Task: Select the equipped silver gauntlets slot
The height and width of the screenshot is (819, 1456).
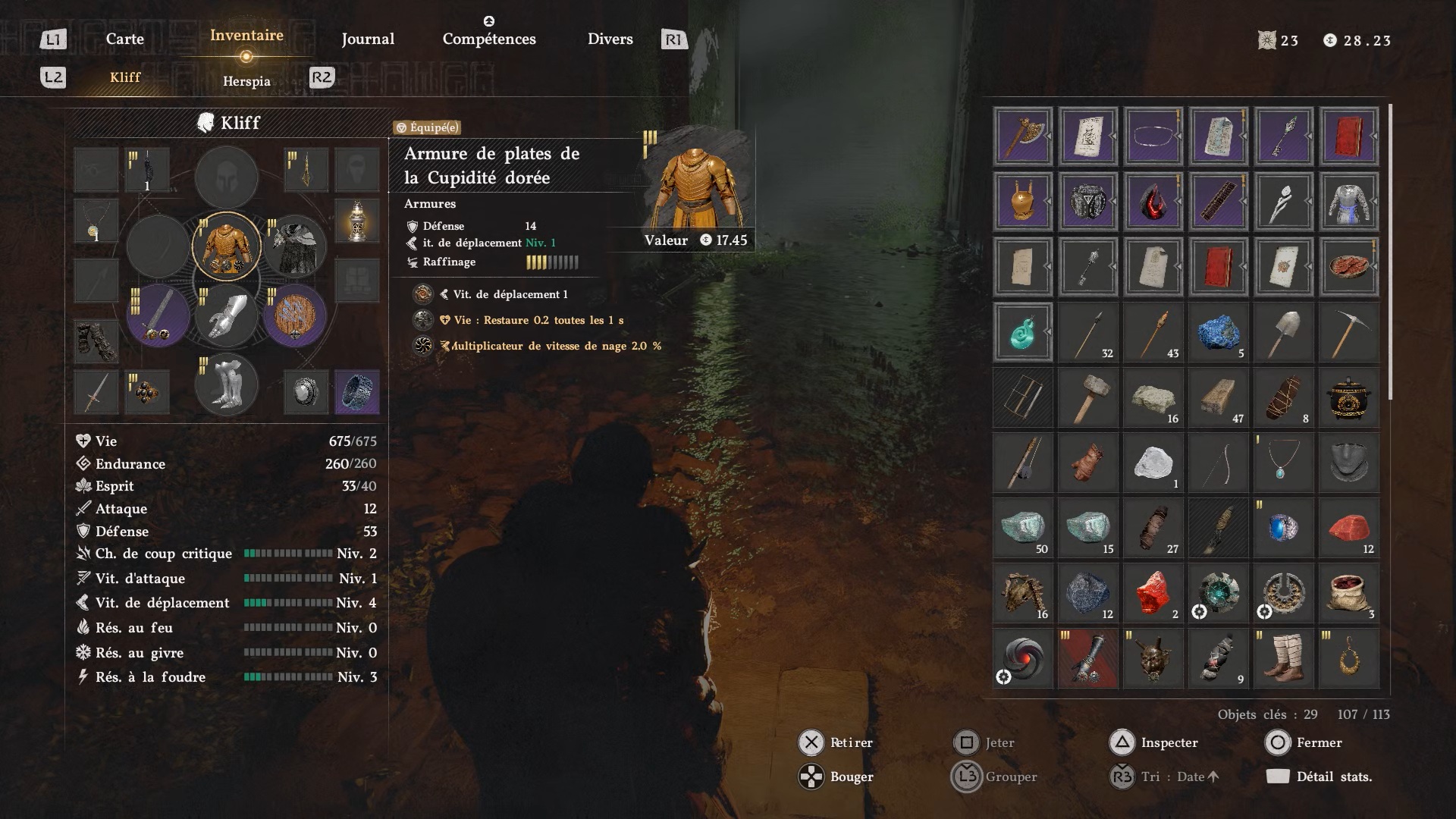Action: pyautogui.click(x=227, y=315)
